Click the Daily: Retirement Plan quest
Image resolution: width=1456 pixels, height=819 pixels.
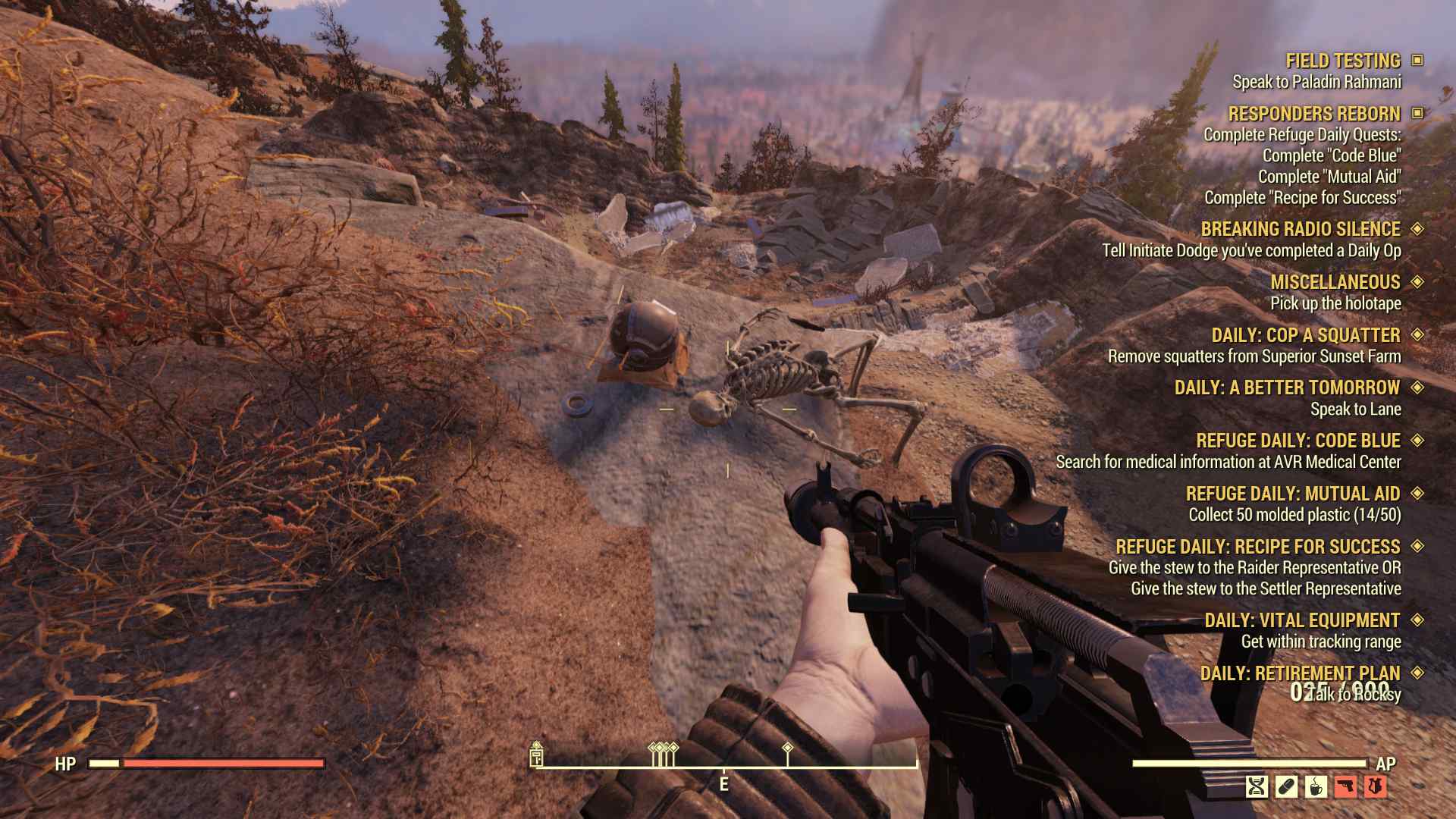(x=1299, y=673)
